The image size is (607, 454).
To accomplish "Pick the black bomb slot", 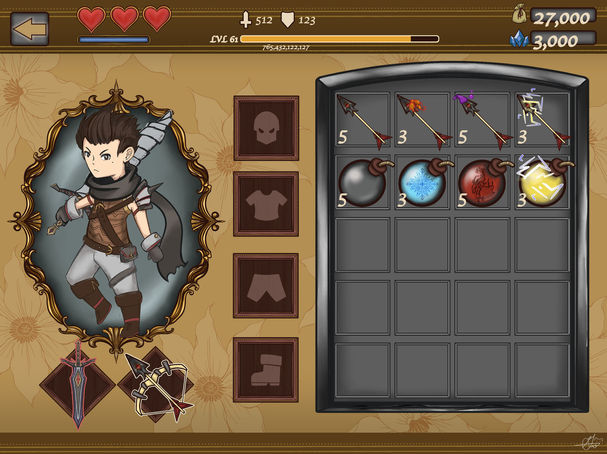I will [x=361, y=182].
